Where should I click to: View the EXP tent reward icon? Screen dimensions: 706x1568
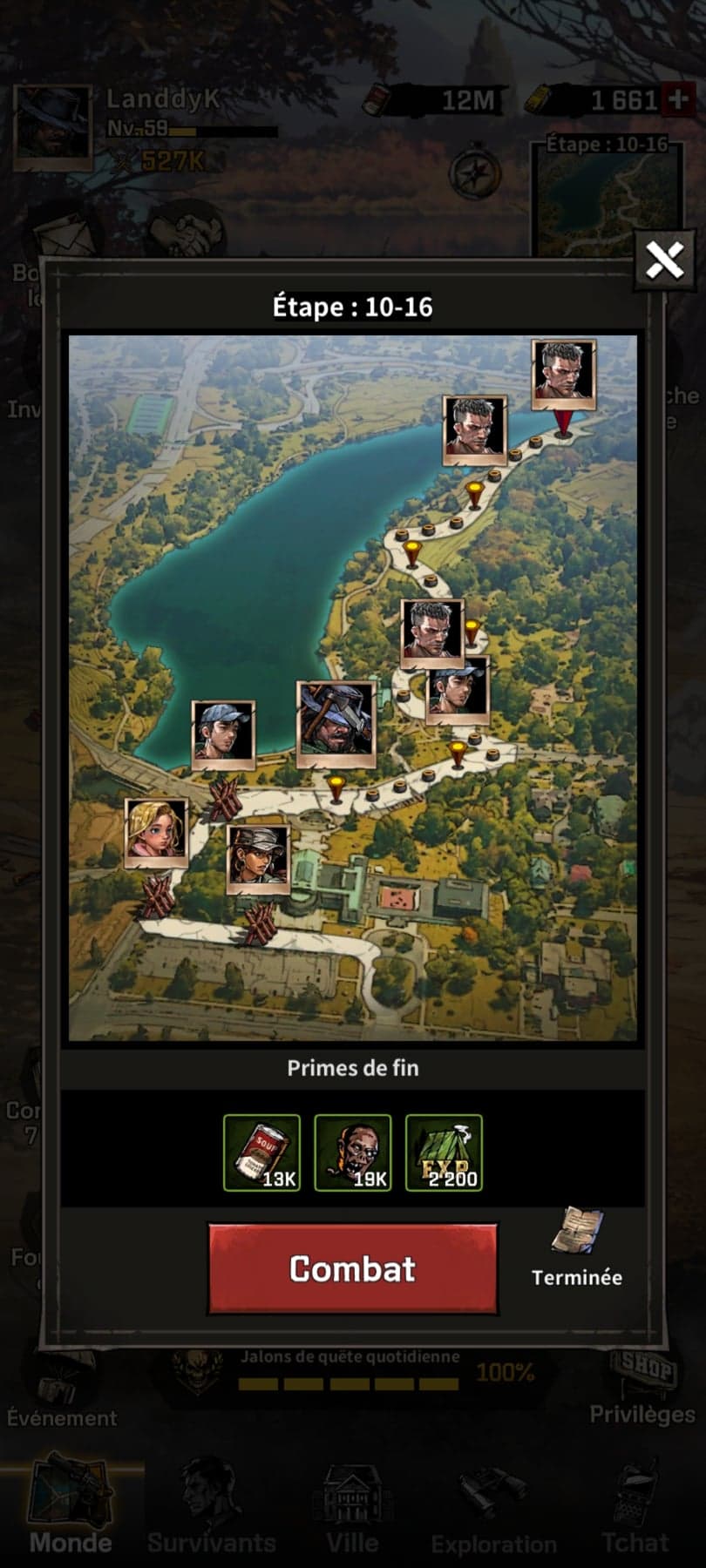(444, 1152)
